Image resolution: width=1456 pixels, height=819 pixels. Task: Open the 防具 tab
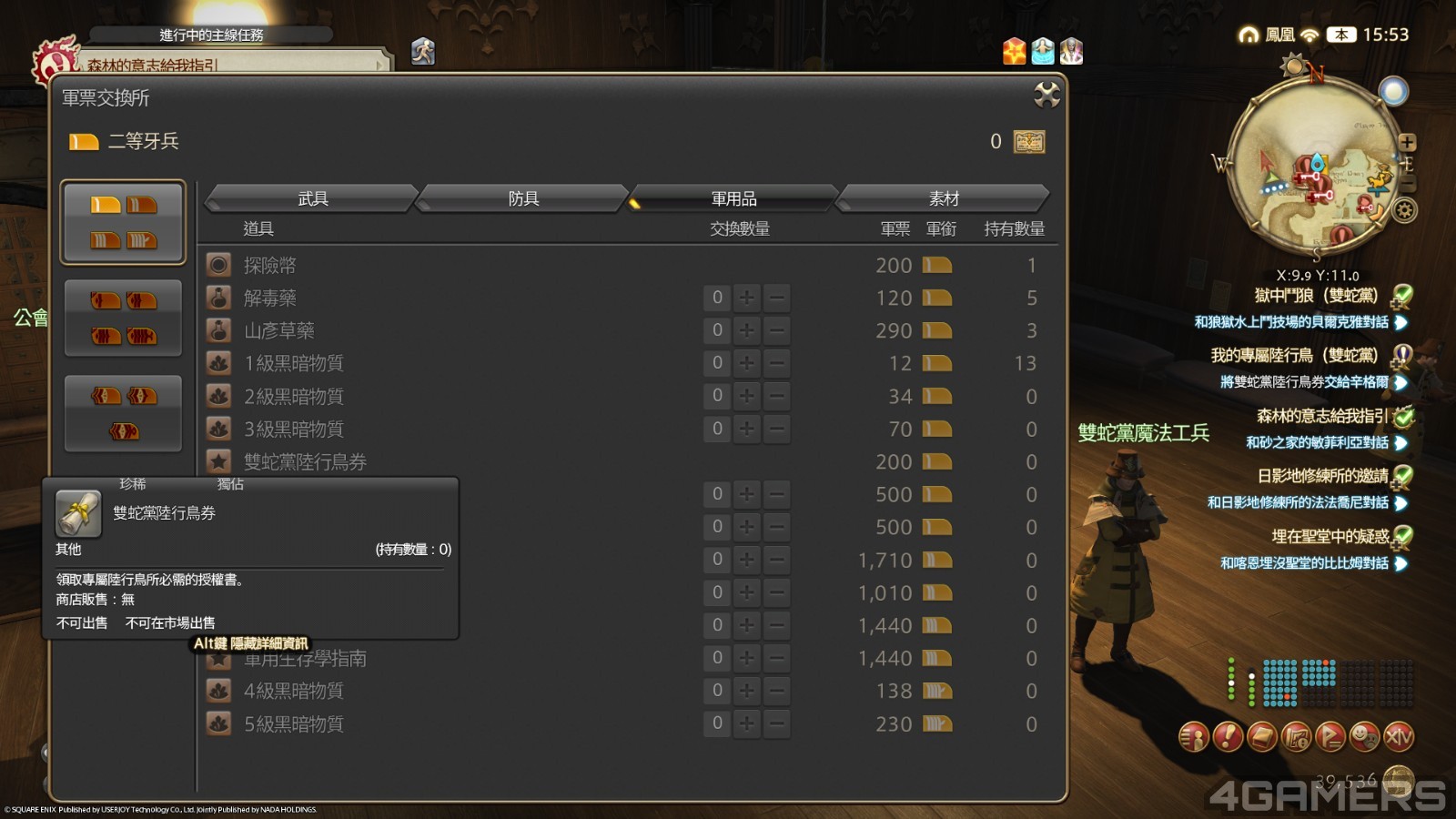523,197
